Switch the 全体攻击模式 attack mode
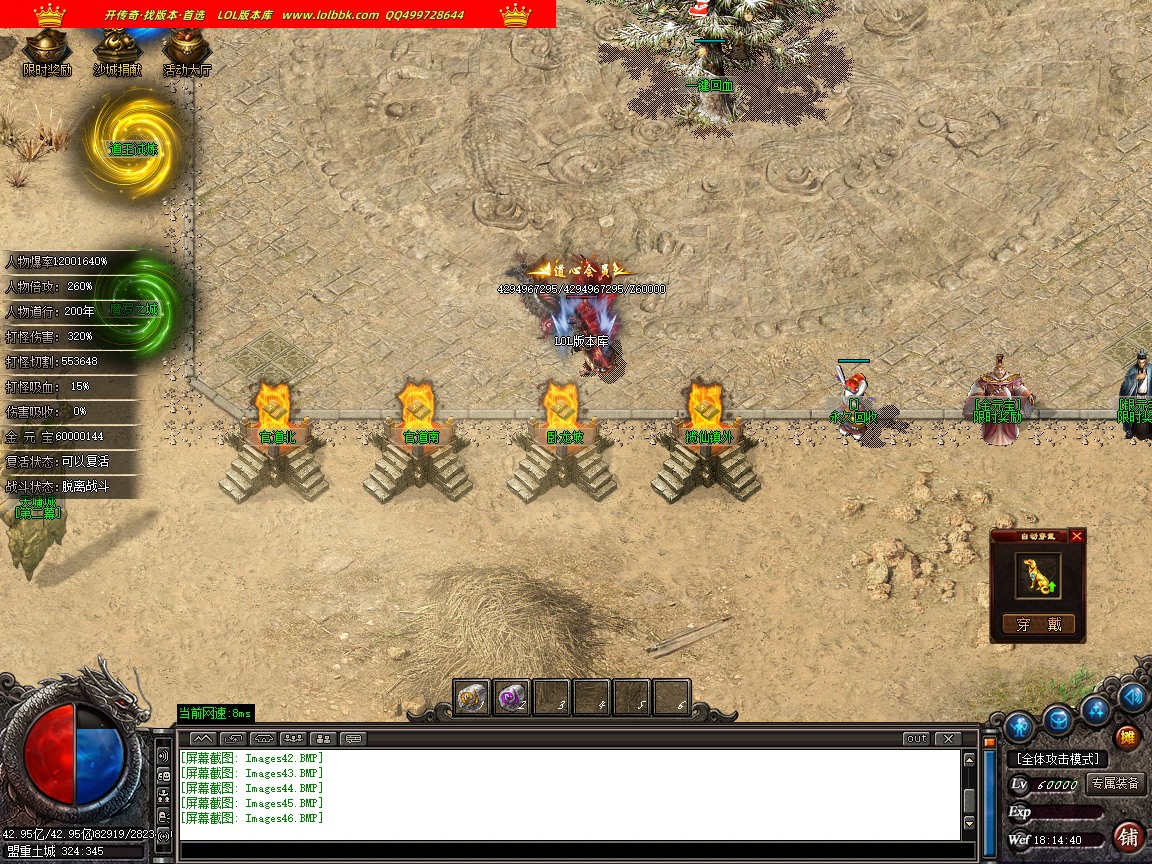Image resolution: width=1152 pixels, height=864 pixels. click(1058, 760)
